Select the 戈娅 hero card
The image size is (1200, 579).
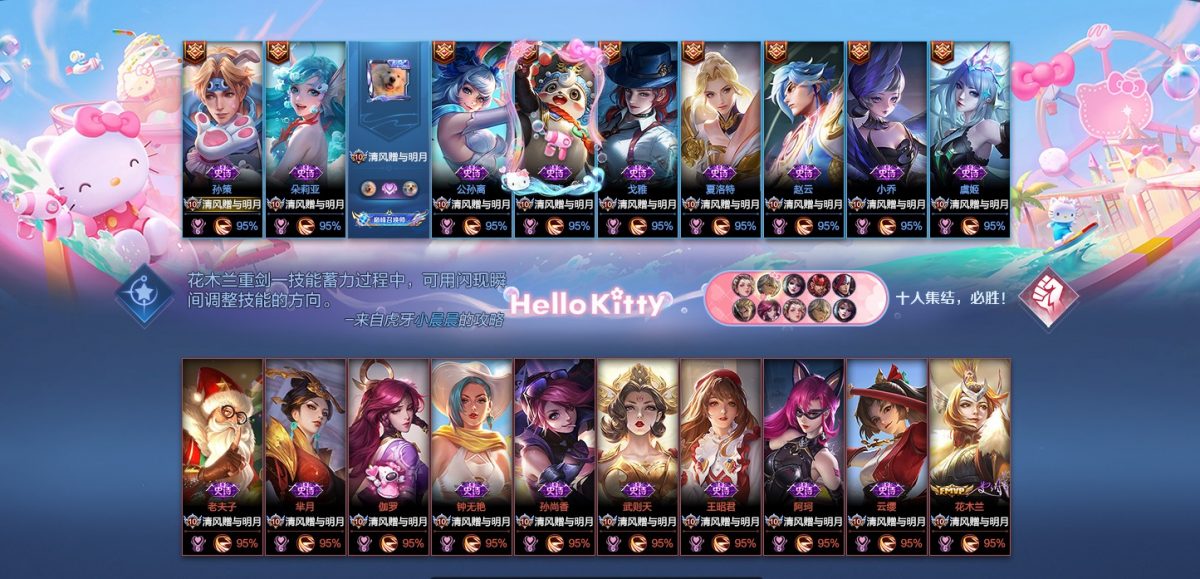click(637, 120)
